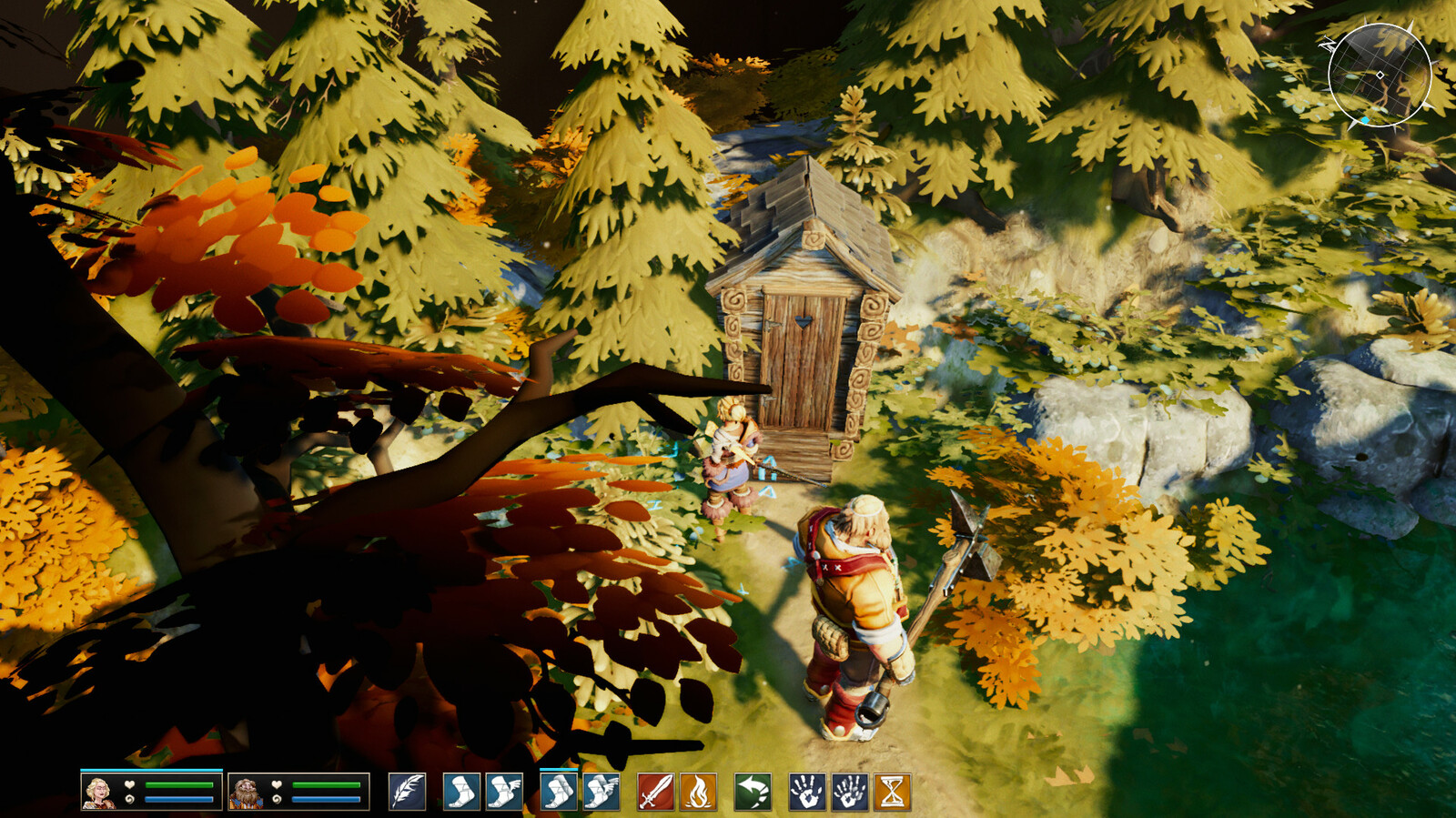Click the white feather quill icon

[x=407, y=792]
